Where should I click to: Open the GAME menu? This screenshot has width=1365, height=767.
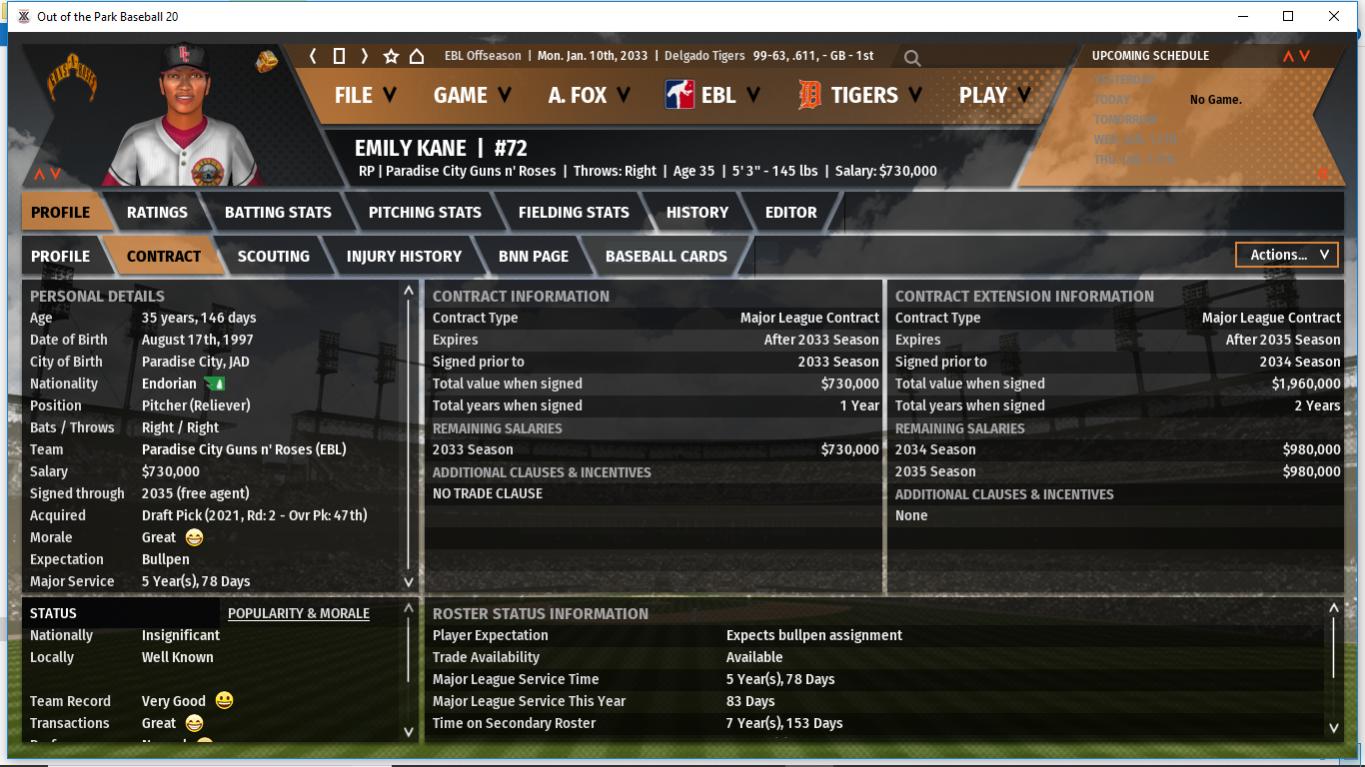[x=471, y=95]
